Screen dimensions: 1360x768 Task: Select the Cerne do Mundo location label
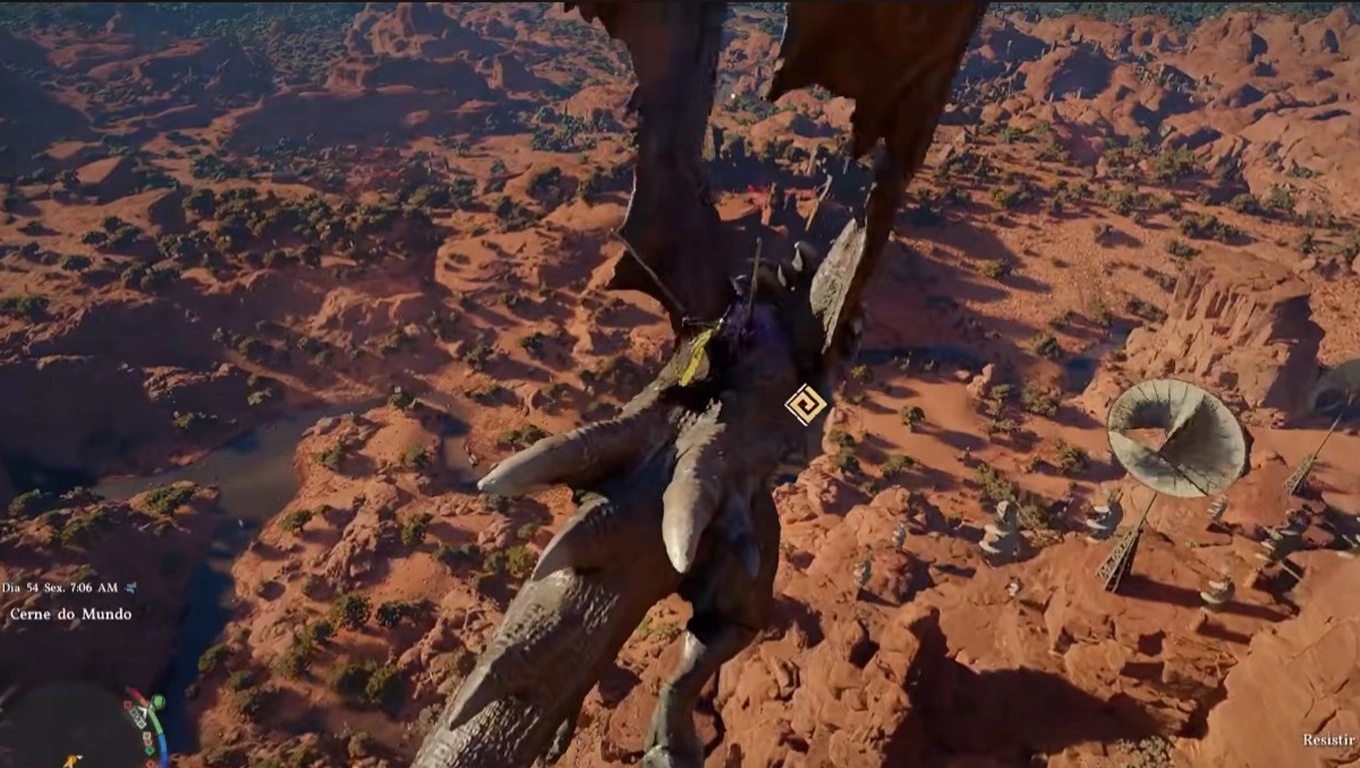pos(70,613)
